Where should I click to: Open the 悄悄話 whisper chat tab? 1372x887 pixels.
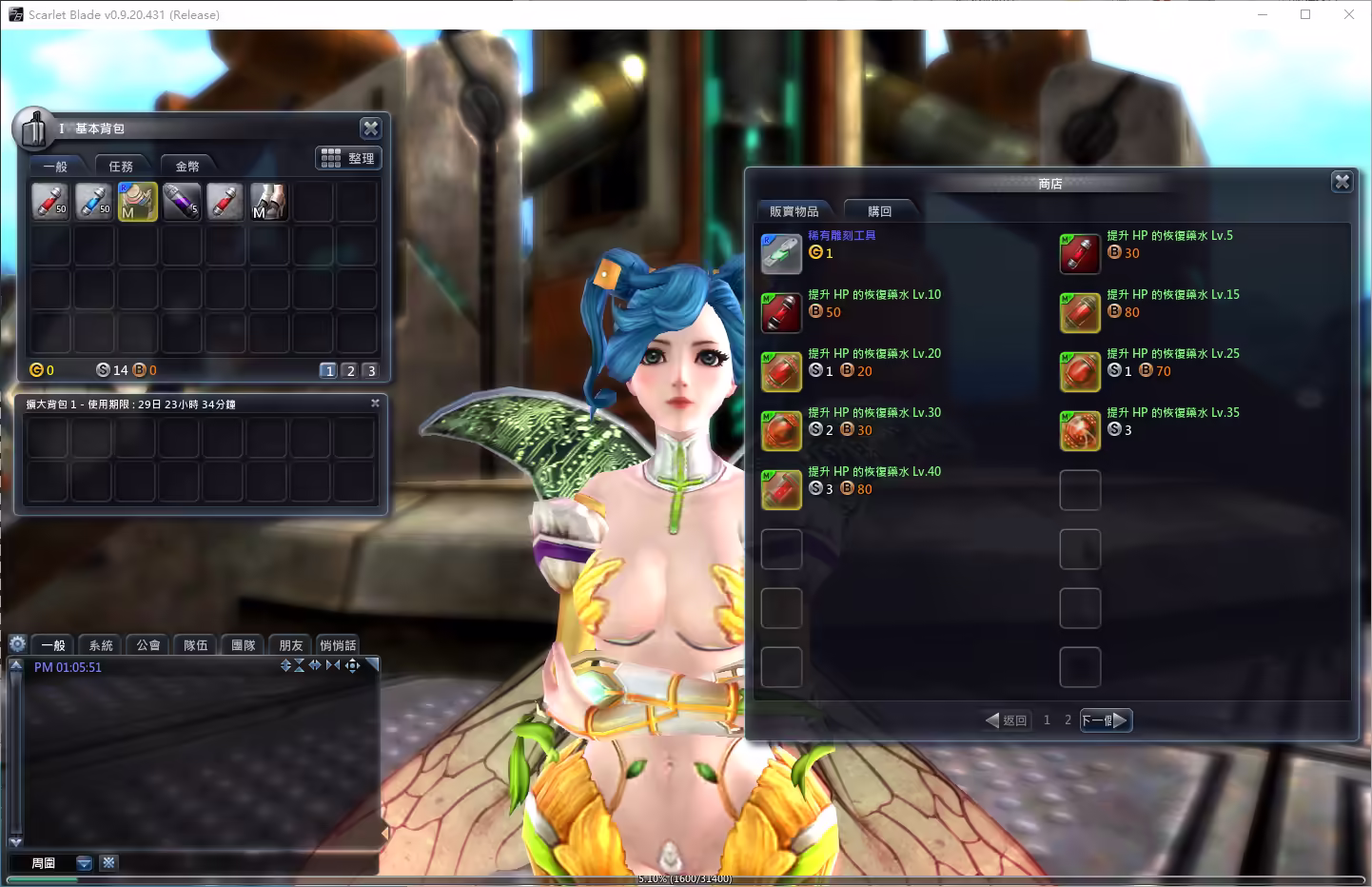point(338,645)
